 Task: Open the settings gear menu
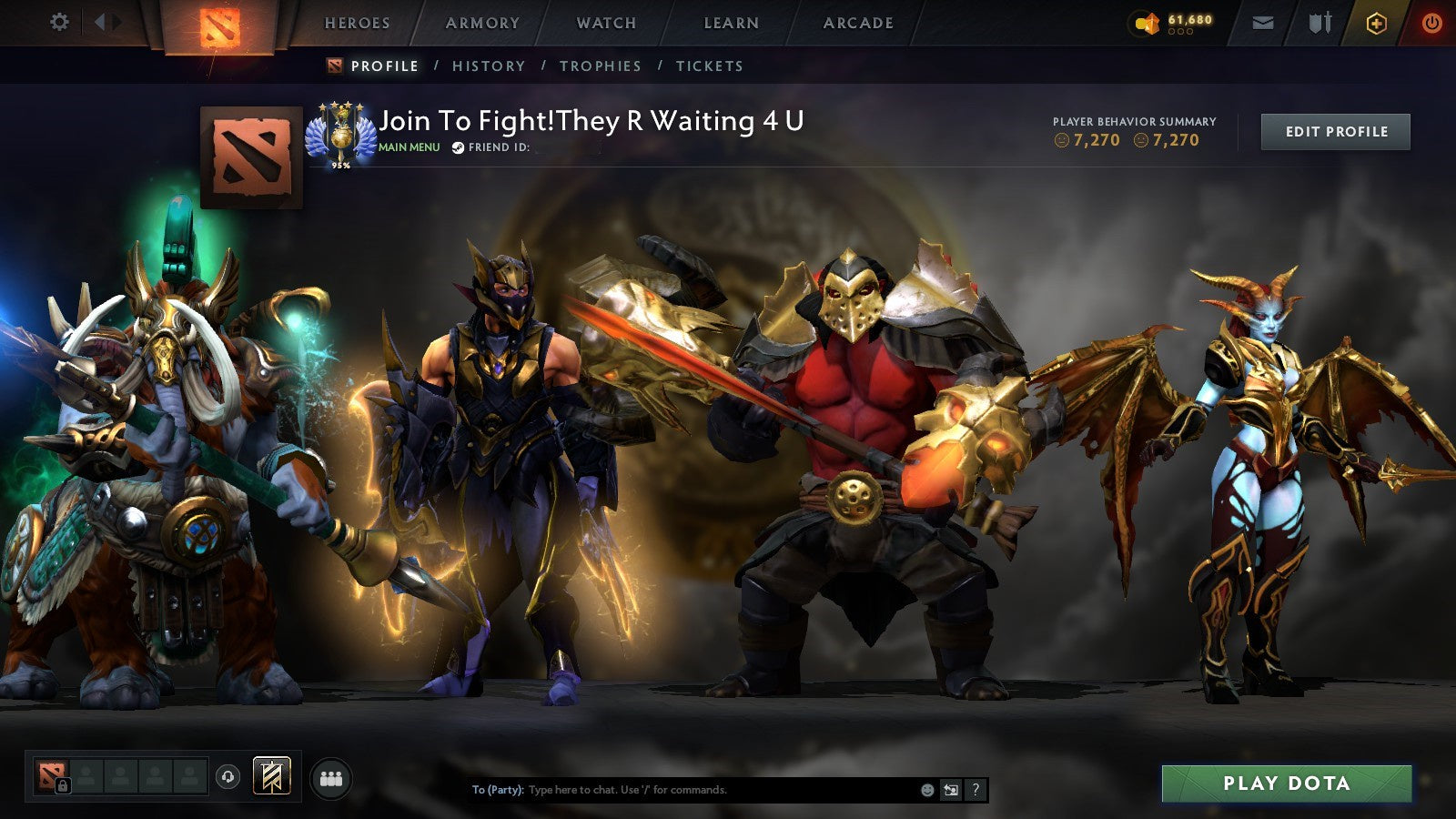click(x=58, y=21)
